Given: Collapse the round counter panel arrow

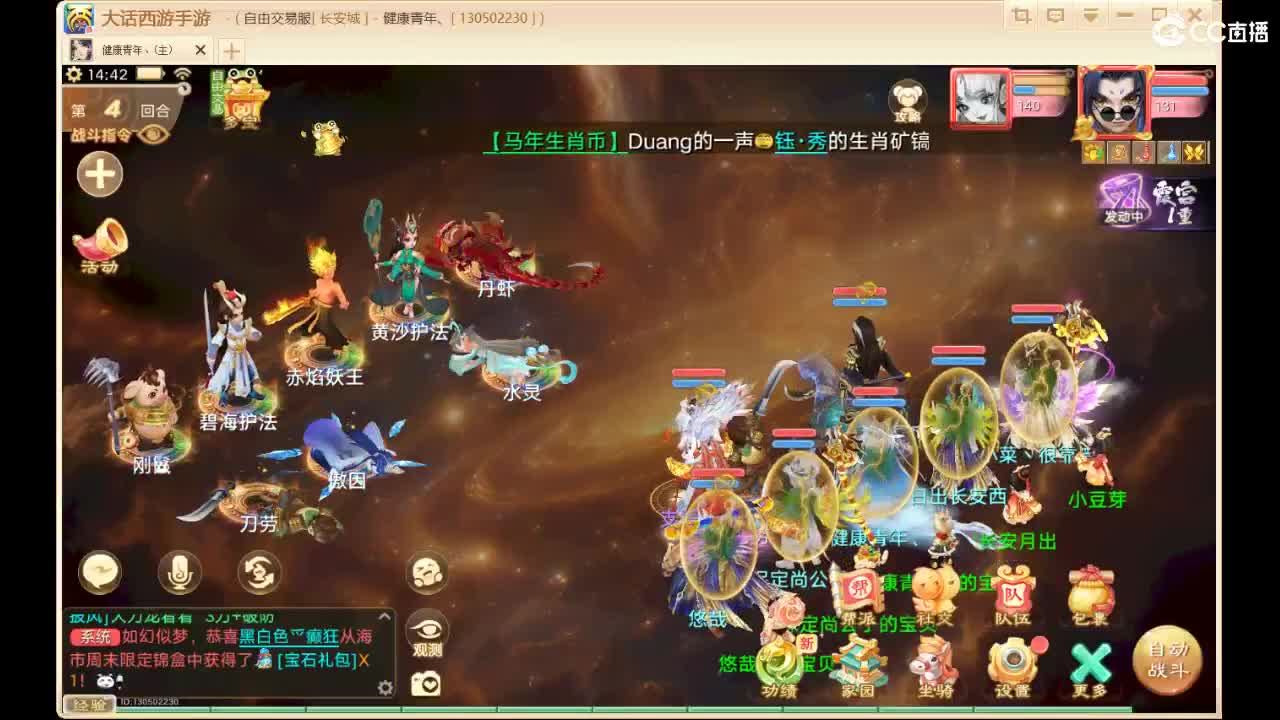Looking at the screenshot, I should click(x=184, y=88).
